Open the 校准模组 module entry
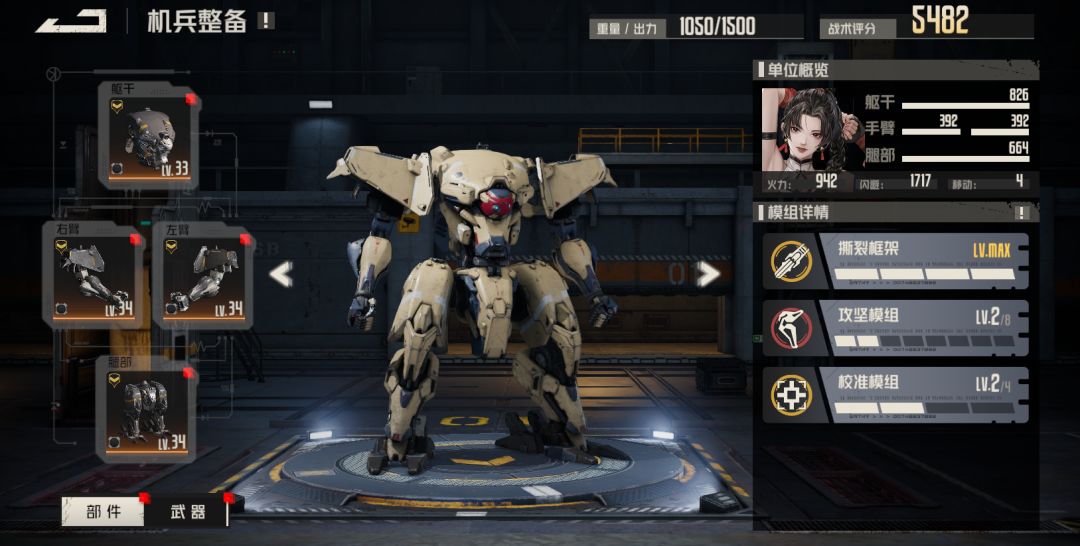Image resolution: width=1080 pixels, height=546 pixels. click(895, 395)
